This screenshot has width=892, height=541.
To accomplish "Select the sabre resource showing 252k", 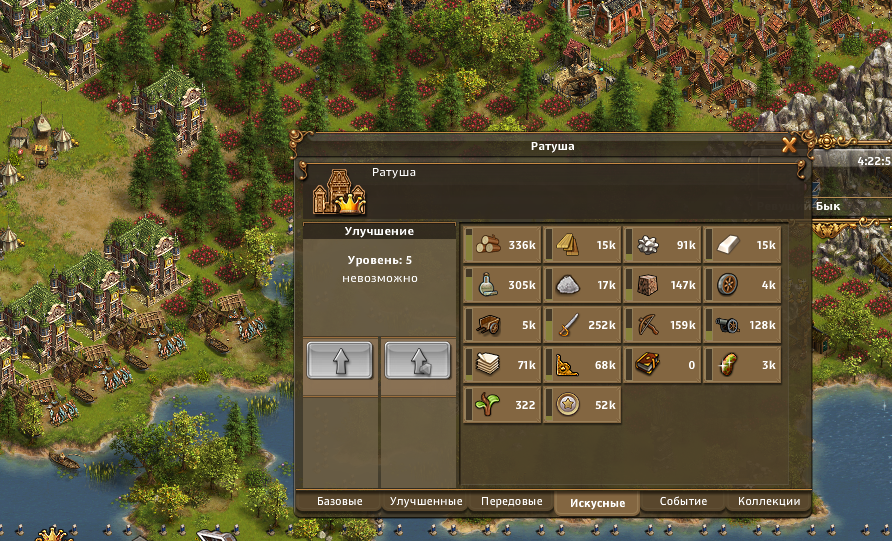I will pos(583,325).
